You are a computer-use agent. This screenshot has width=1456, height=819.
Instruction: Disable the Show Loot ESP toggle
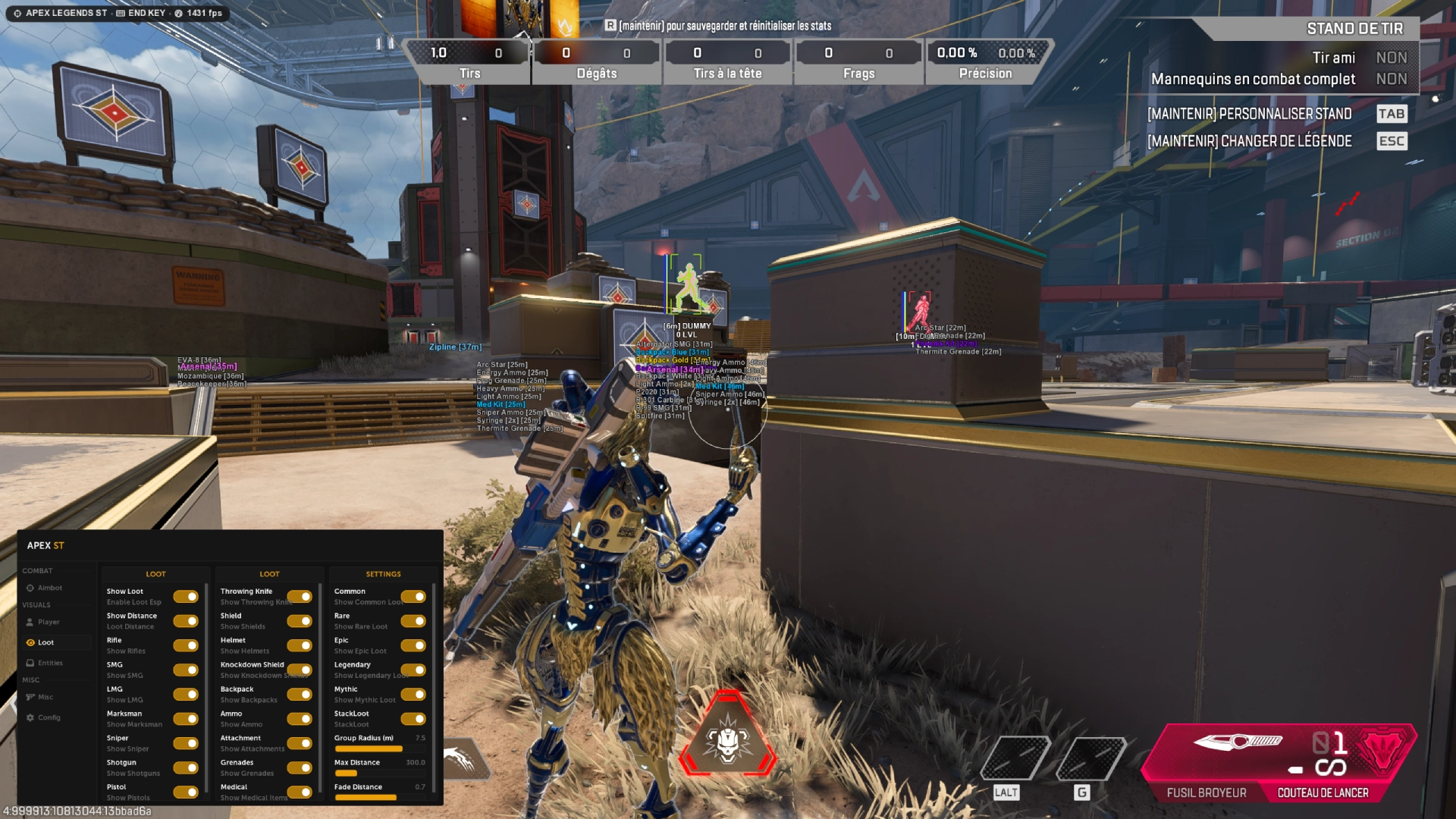tap(187, 597)
